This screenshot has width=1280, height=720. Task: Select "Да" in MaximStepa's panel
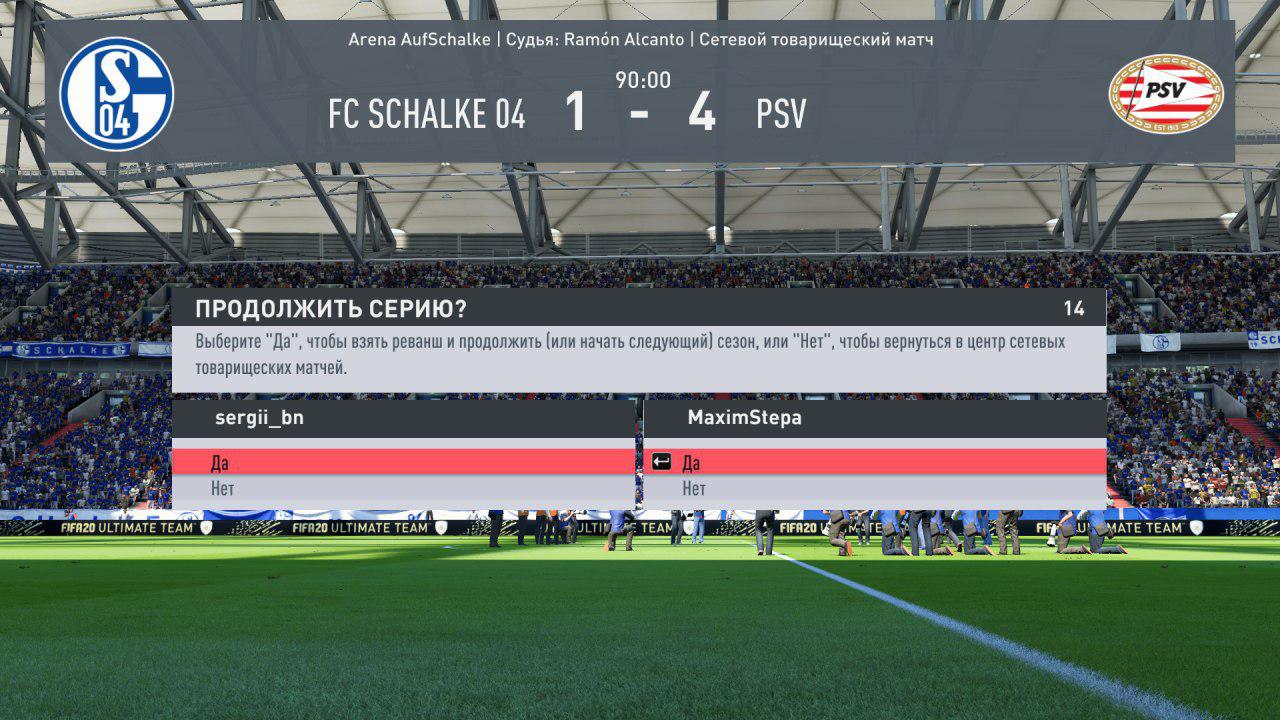(875, 462)
